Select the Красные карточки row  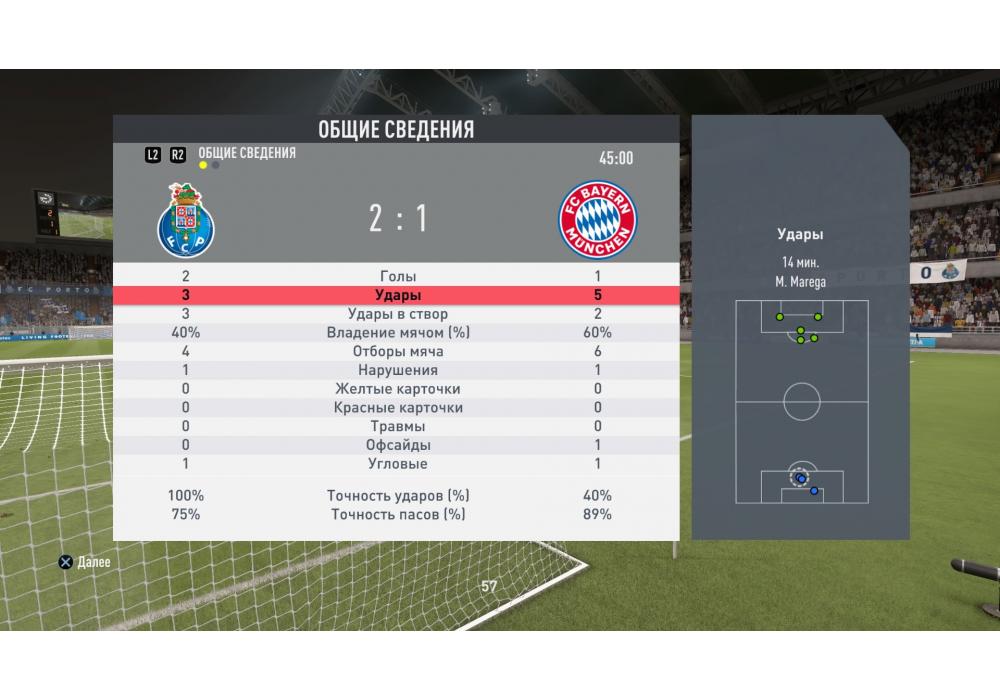point(397,408)
